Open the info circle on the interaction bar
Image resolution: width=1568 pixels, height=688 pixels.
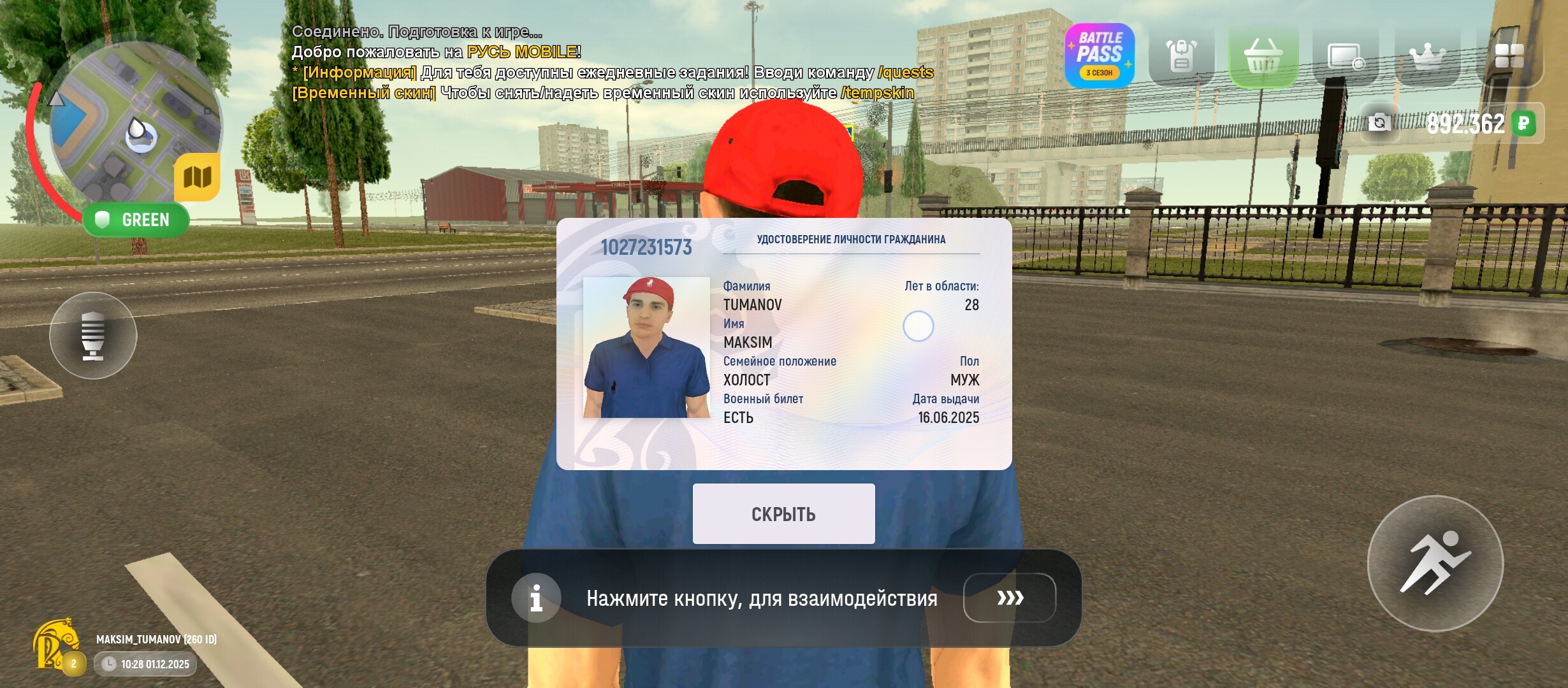535,598
